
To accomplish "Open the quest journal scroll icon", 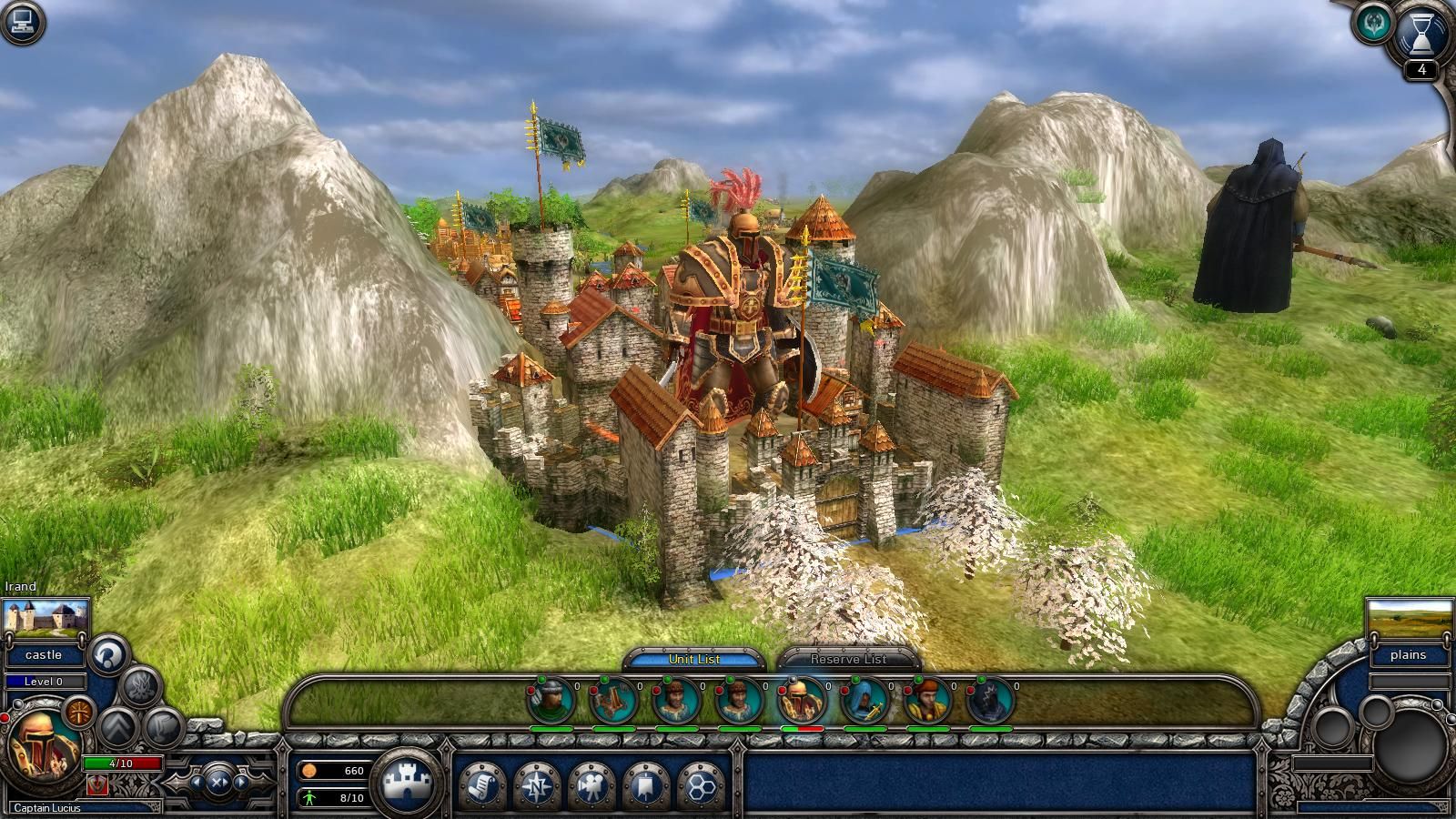I will (x=481, y=784).
